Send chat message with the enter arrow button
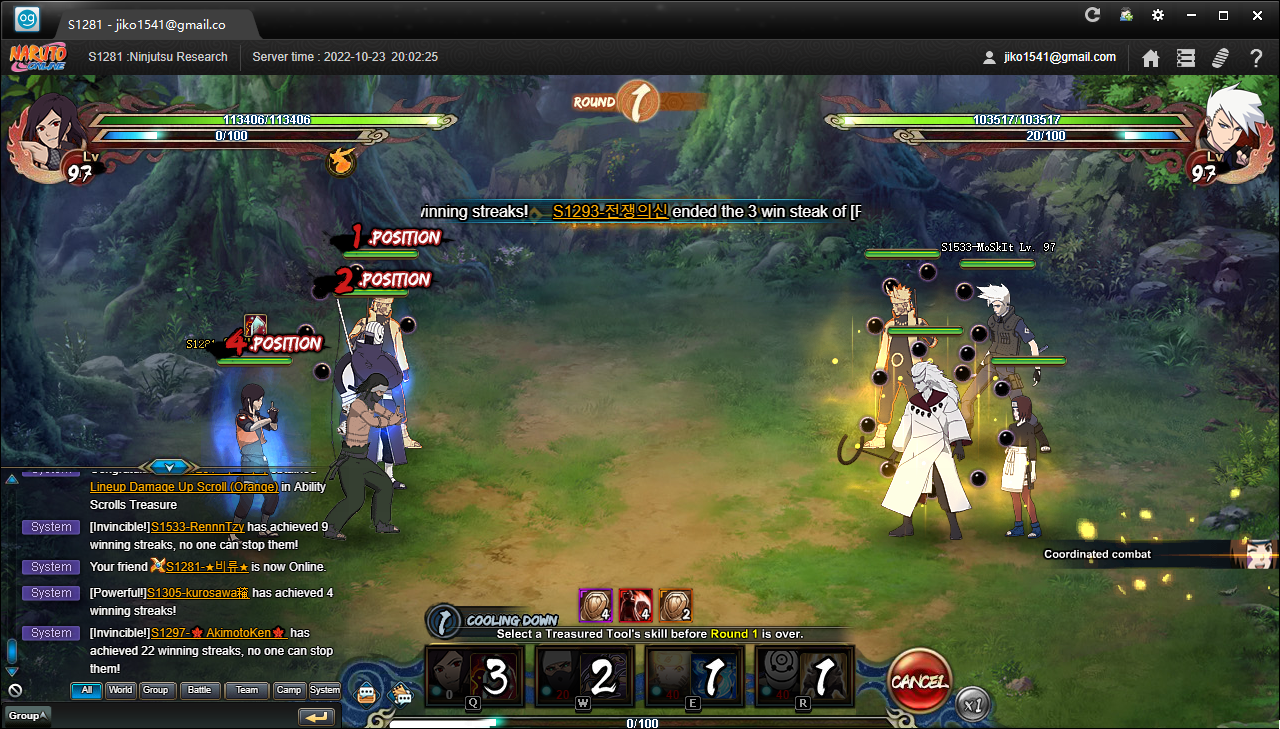 [316, 717]
